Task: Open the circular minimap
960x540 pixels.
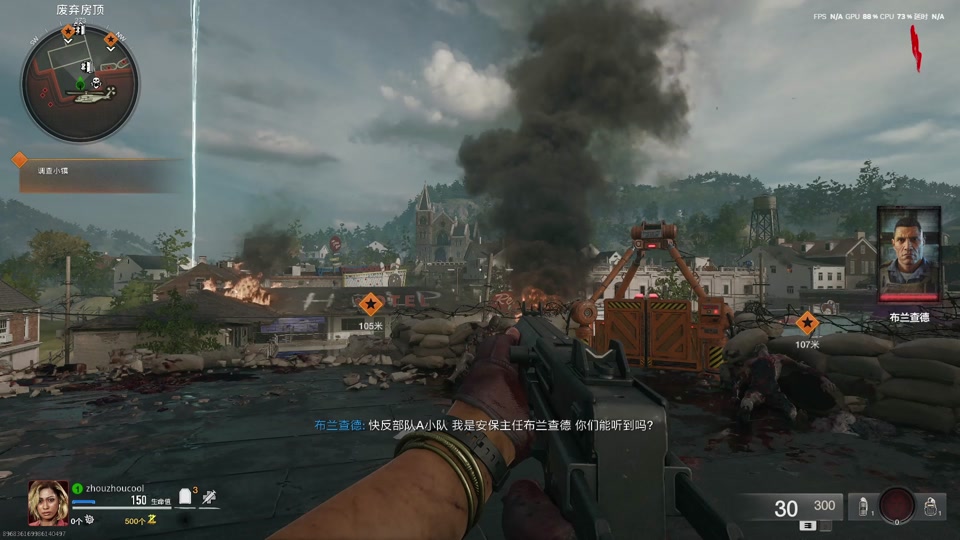Action: click(x=80, y=81)
